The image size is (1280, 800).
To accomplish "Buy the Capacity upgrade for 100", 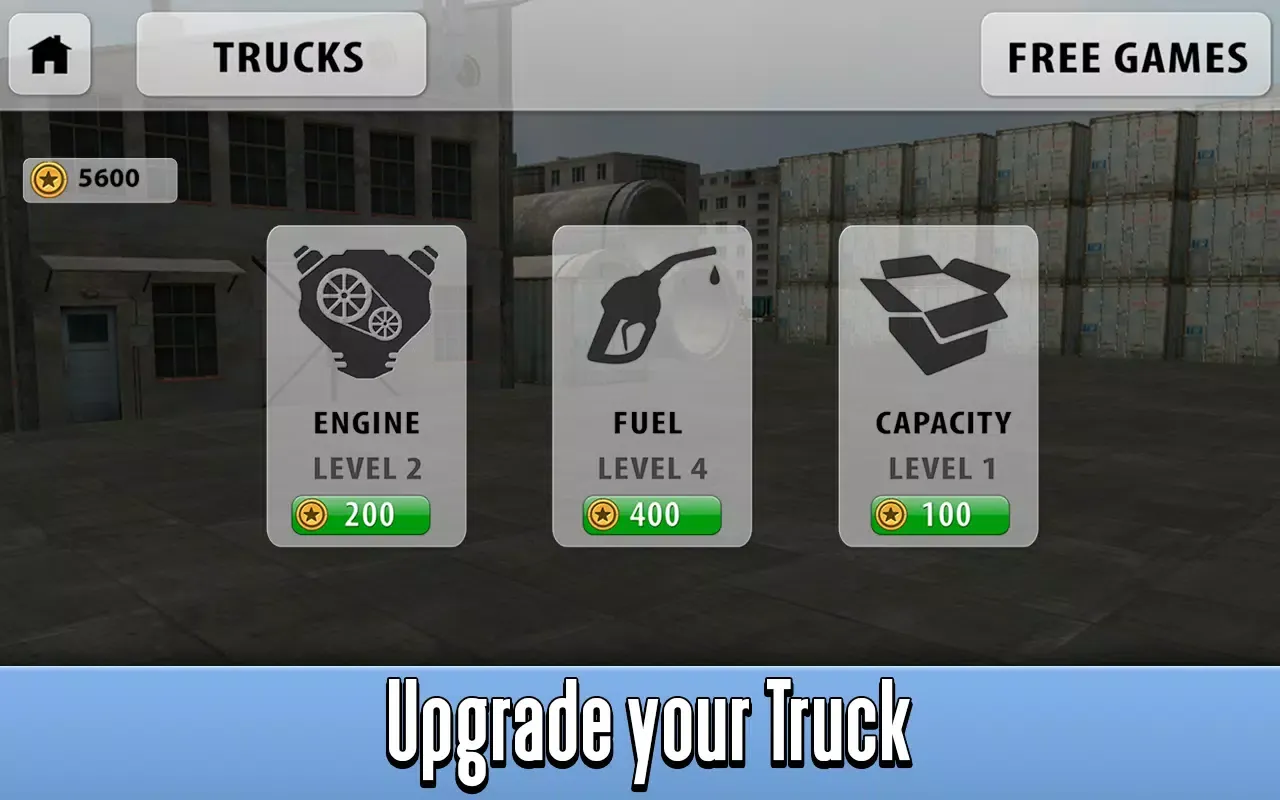I will pyautogui.click(x=940, y=515).
